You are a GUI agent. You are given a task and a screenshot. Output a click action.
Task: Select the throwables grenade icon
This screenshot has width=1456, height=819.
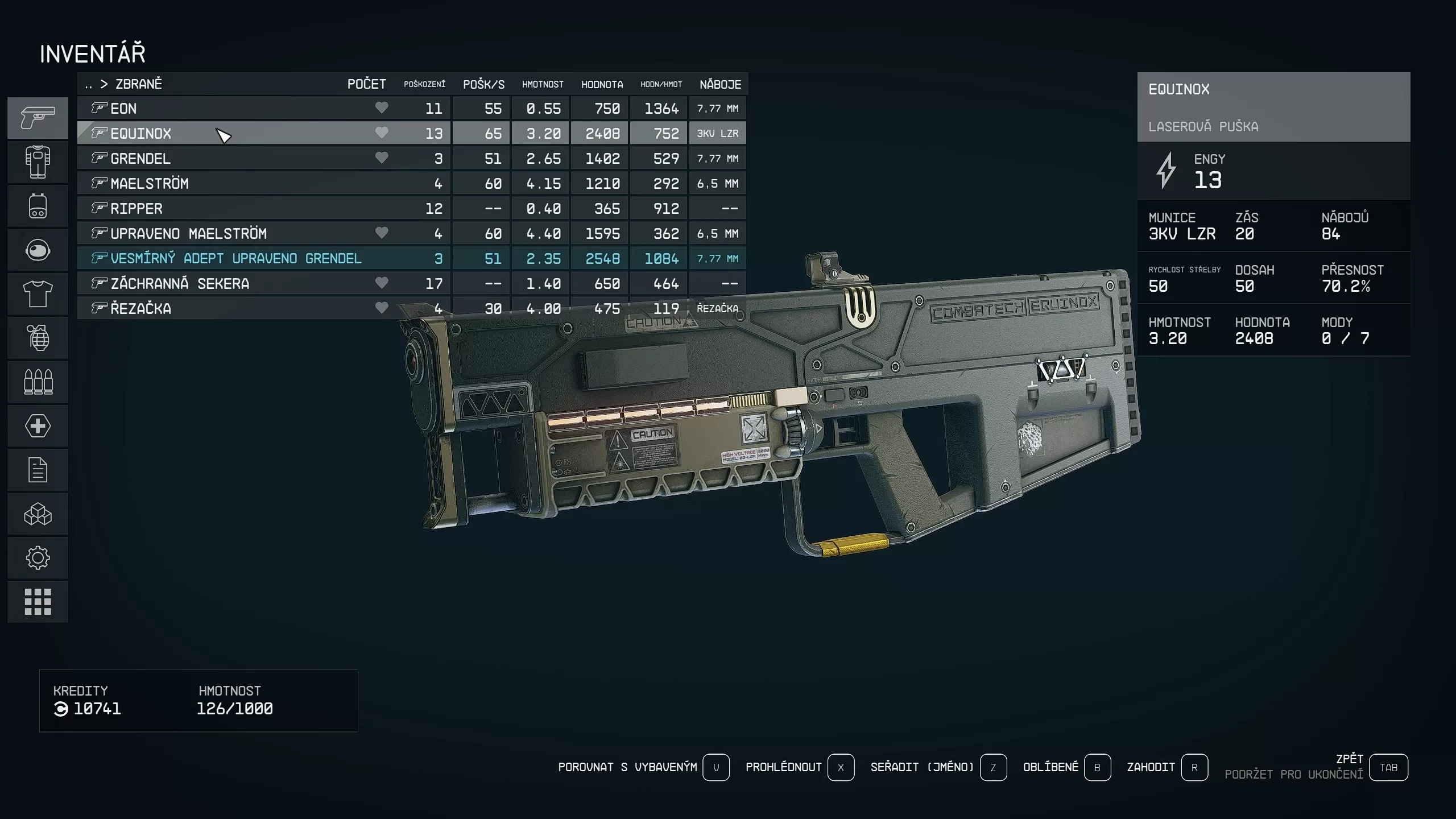pos(37,338)
